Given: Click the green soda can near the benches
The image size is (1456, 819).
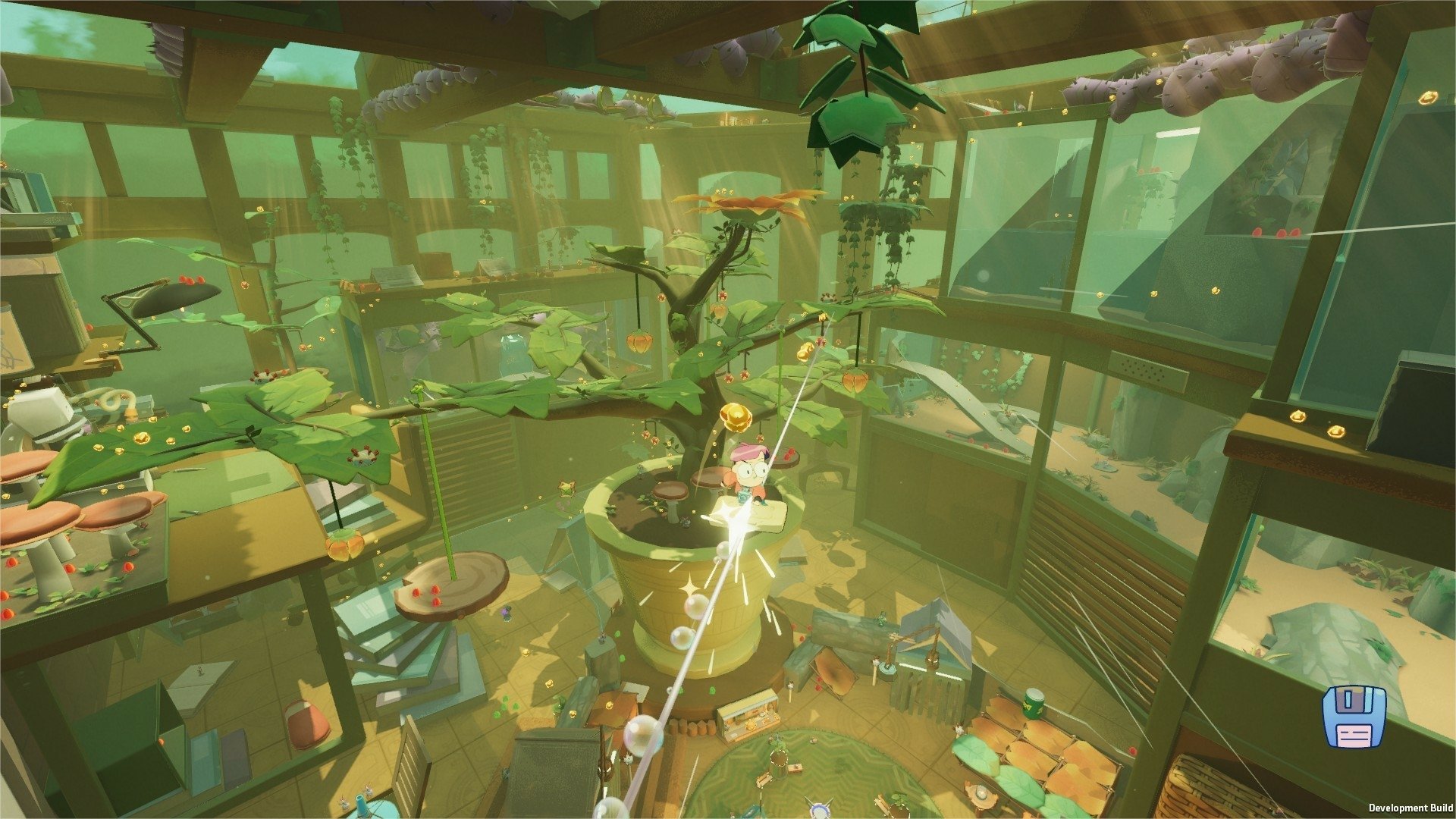Looking at the screenshot, I should pos(1034,704).
